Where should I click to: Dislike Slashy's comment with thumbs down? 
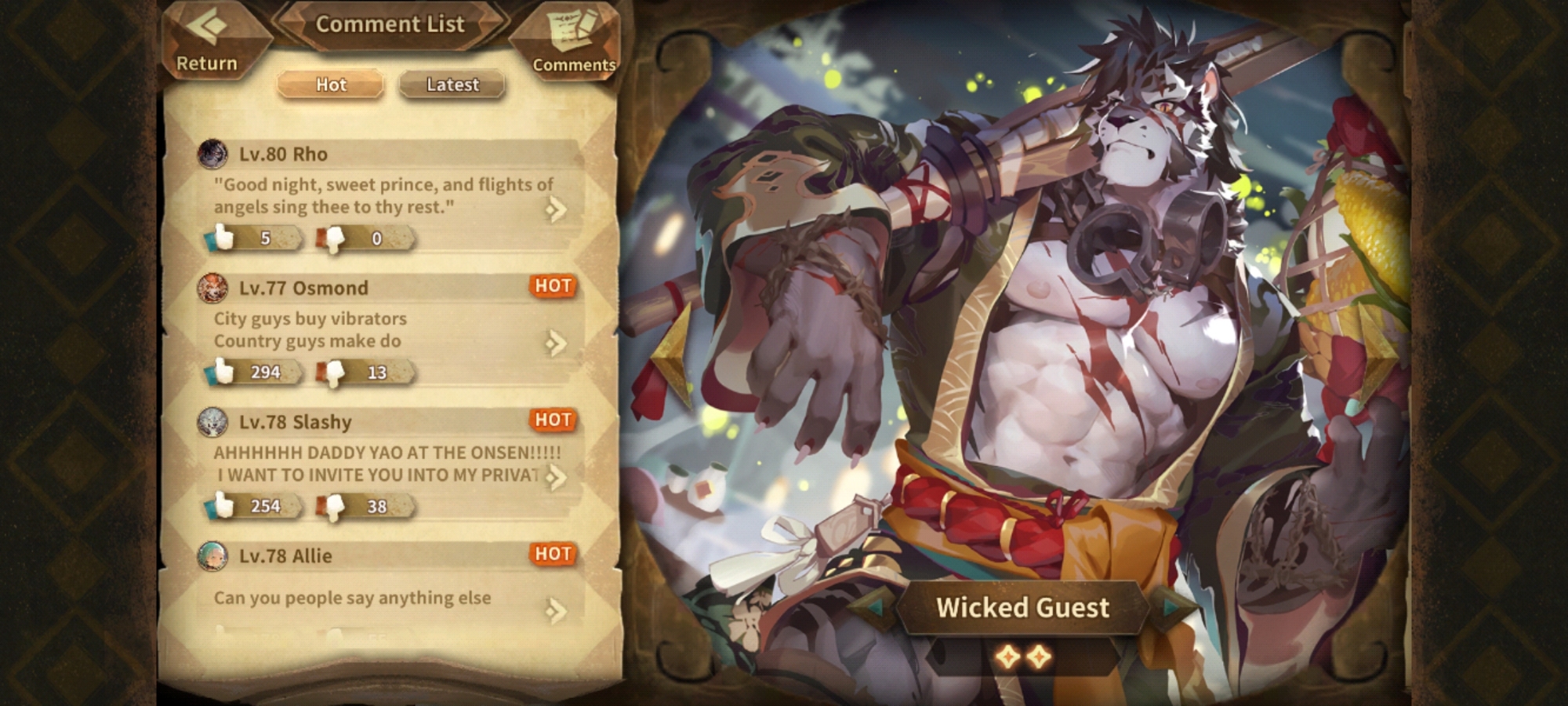pyautogui.click(x=335, y=506)
